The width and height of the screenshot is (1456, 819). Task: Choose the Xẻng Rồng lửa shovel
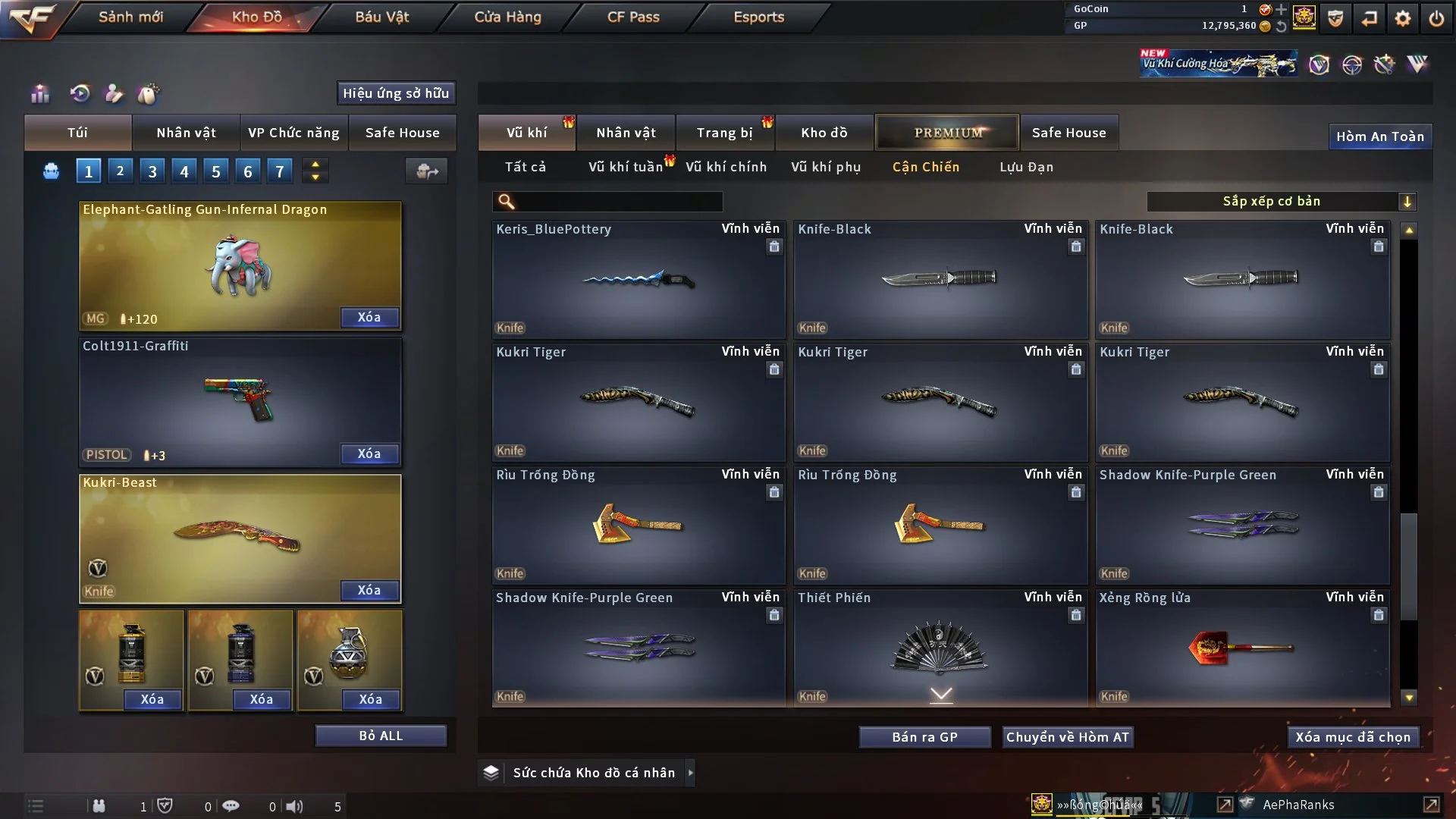[1241, 648]
